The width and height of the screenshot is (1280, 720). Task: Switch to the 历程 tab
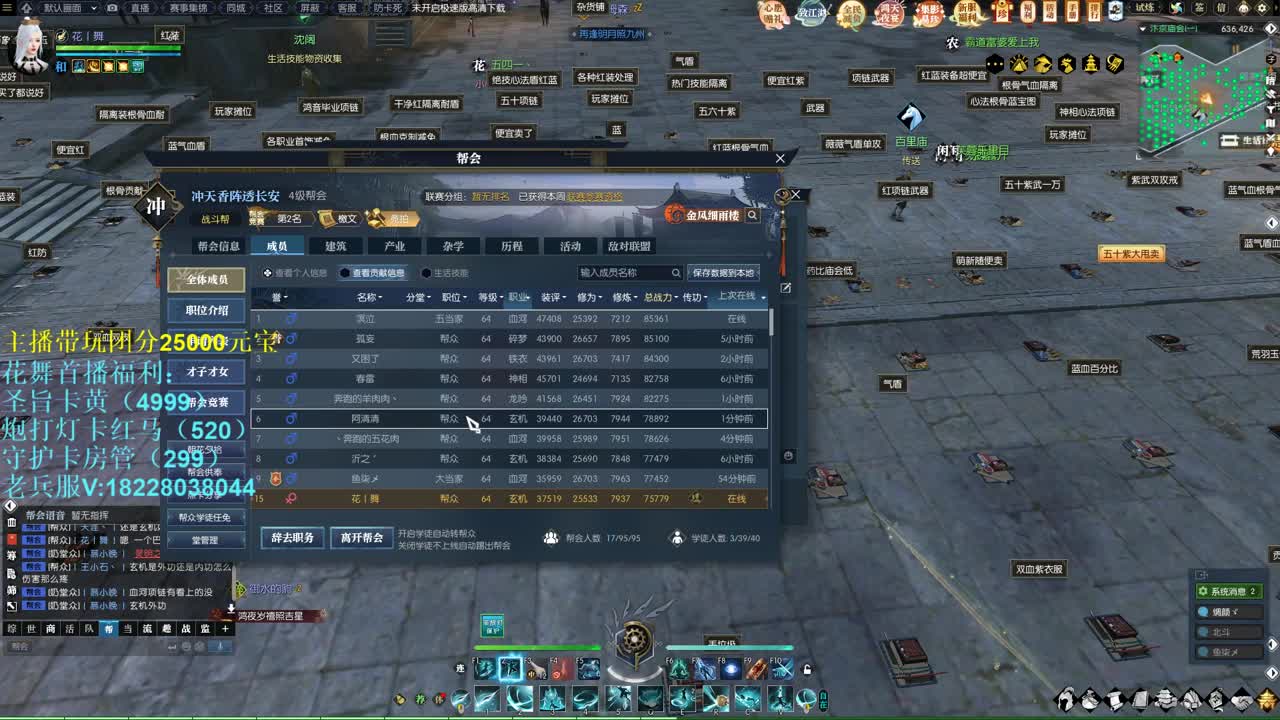coord(510,244)
